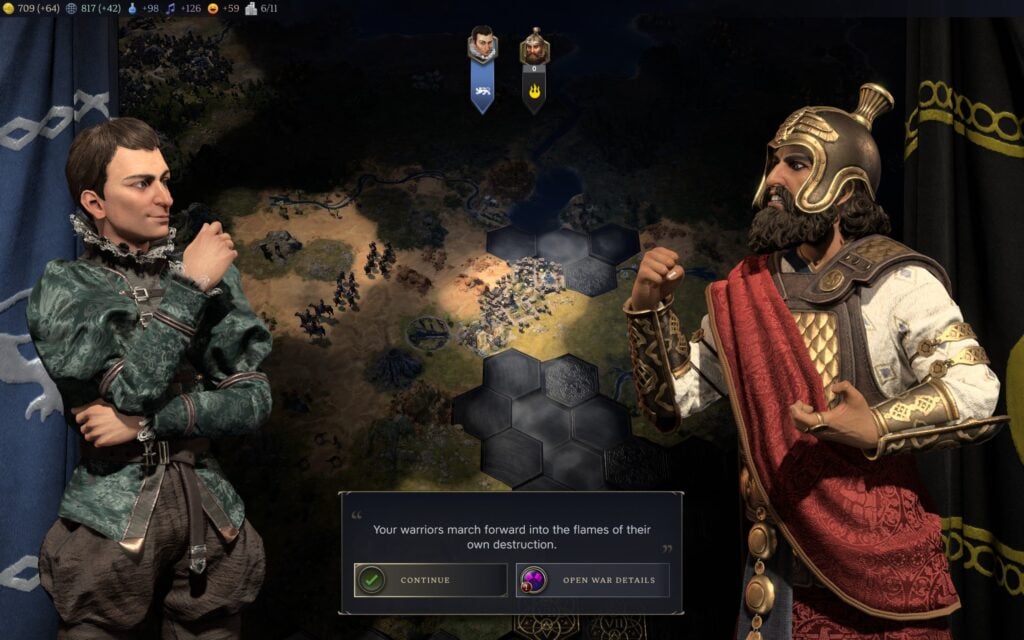Continue past the war declaration dialogue
The width and height of the screenshot is (1024, 640).
pyautogui.click(x=430, y=580)
